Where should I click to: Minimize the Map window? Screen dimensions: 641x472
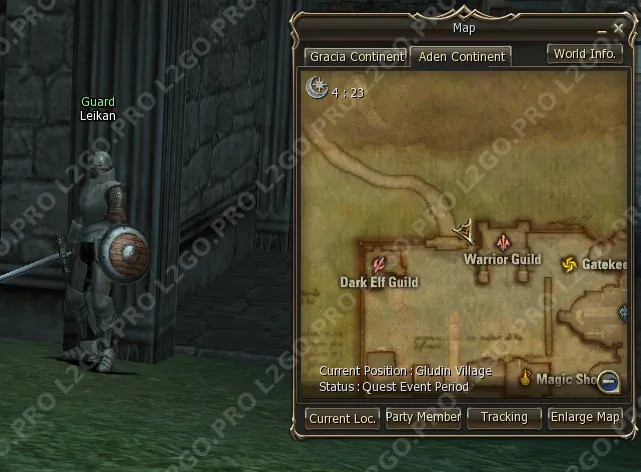(600, 29)
